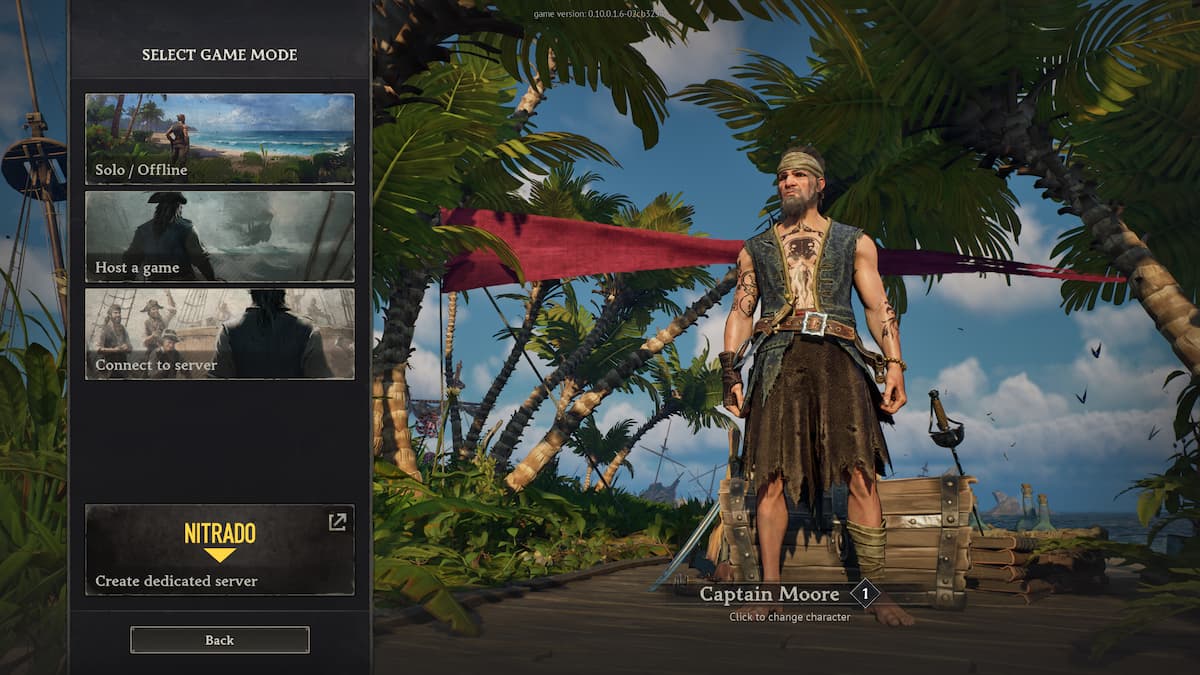Click Captain Moore's name to change character
This screenshot has width=1200, height=675.
[770, 594]
